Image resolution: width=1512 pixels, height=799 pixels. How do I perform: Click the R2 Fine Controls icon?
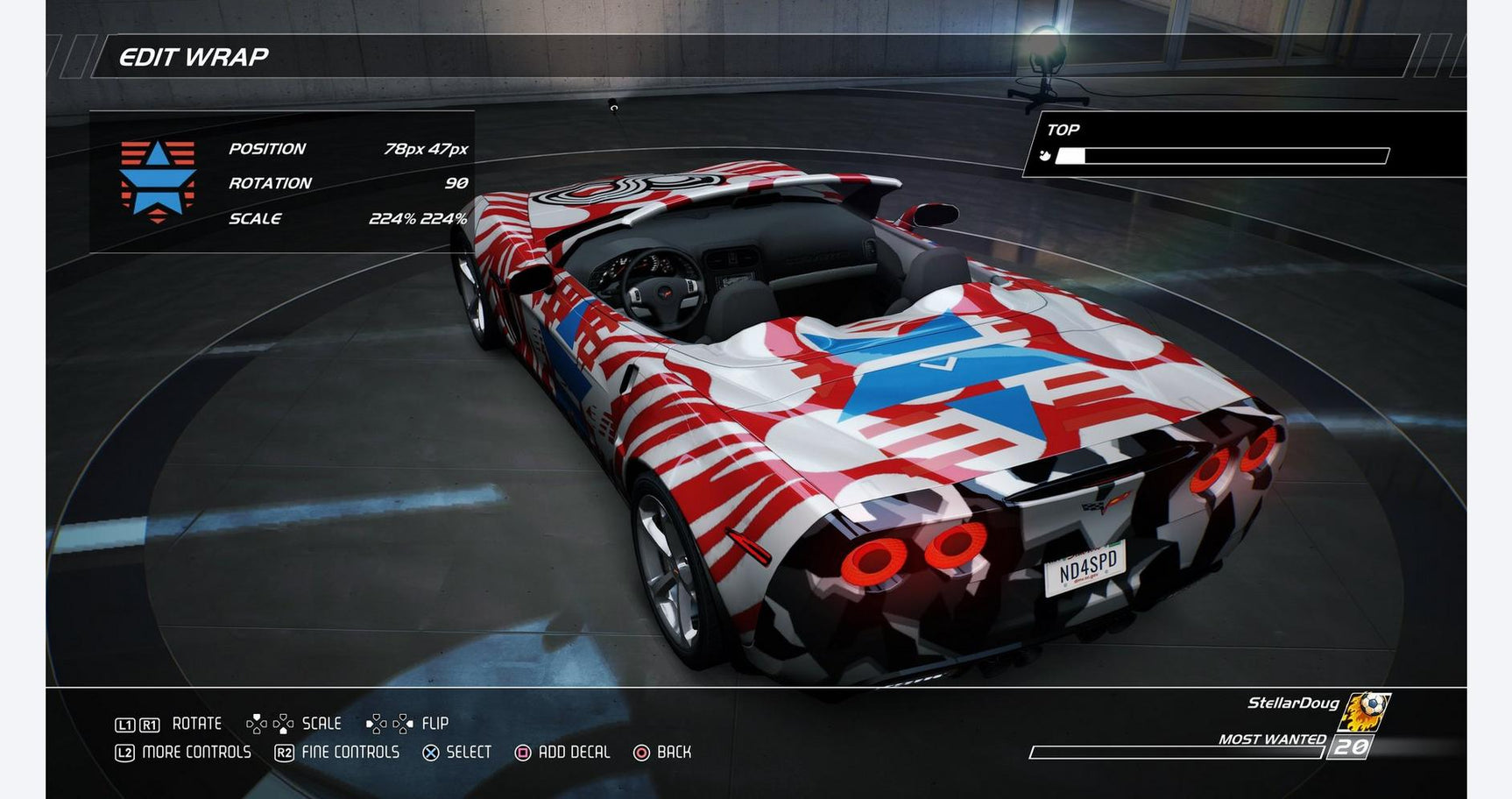pyautogui.click(x=285, y=752)
